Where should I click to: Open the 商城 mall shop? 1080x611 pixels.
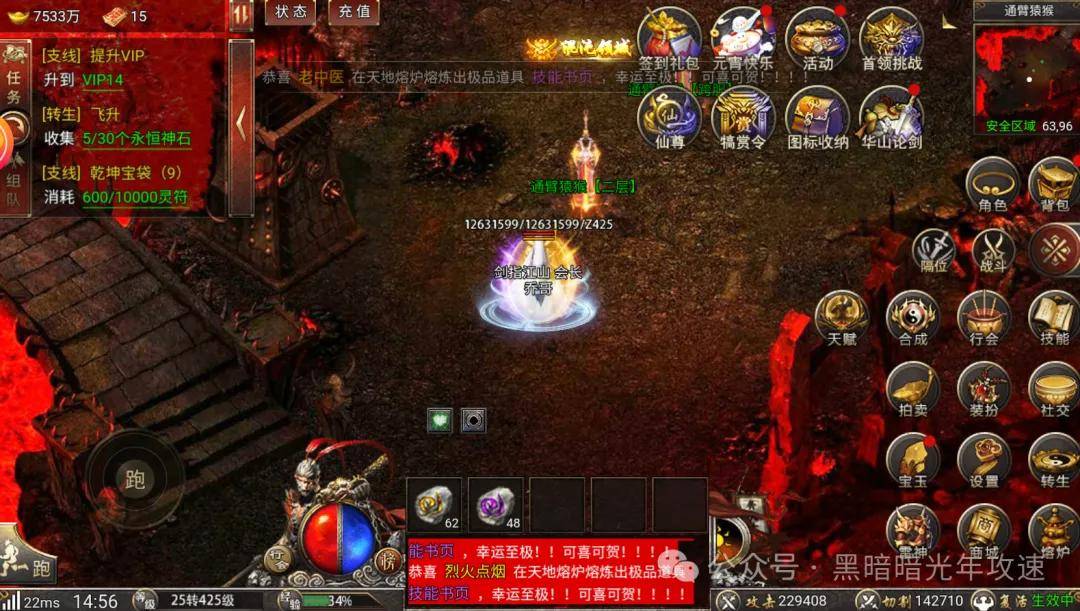tap(984, 530)
